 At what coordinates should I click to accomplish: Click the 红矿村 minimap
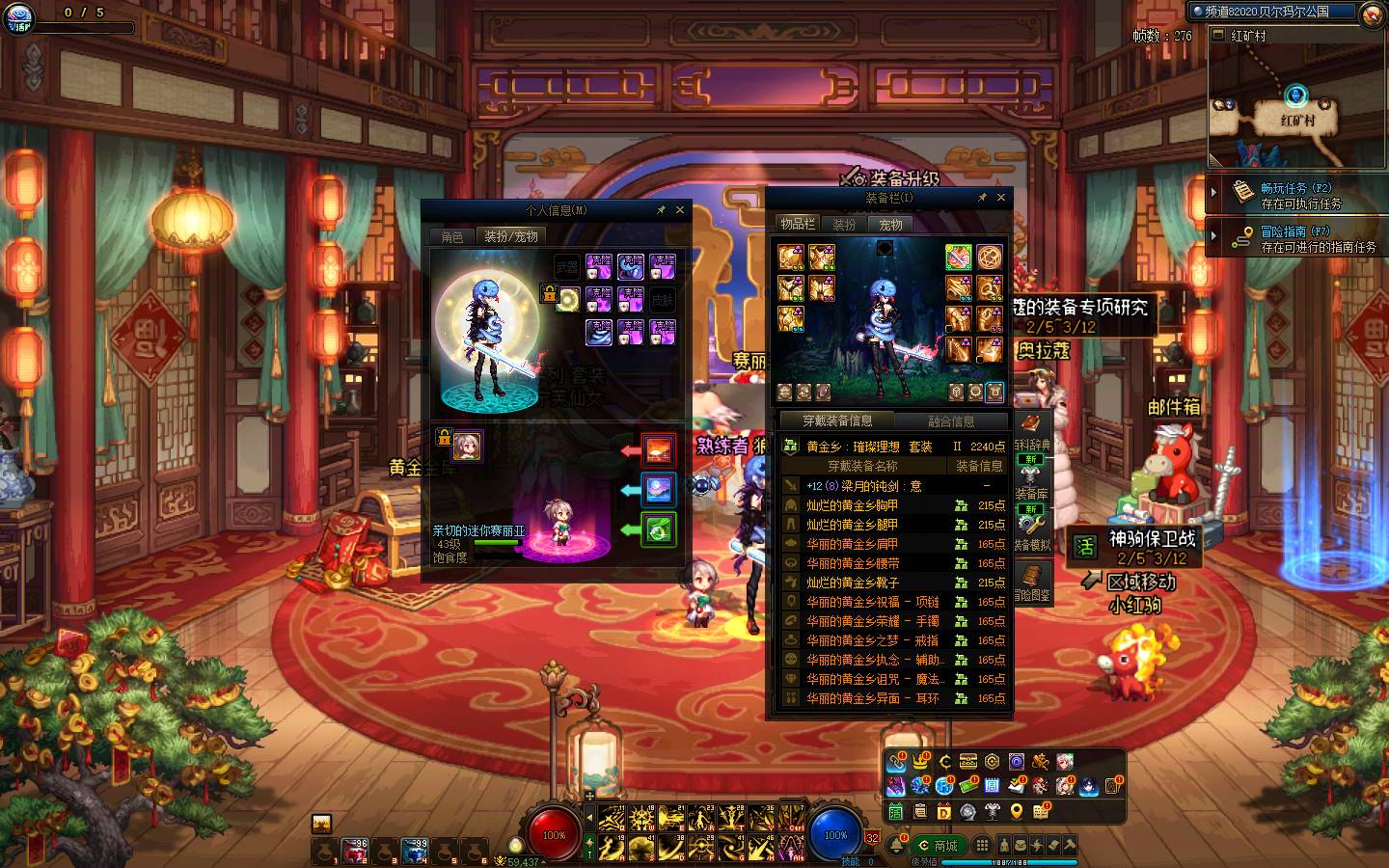pyautogui.click(x=1295, y=106)
